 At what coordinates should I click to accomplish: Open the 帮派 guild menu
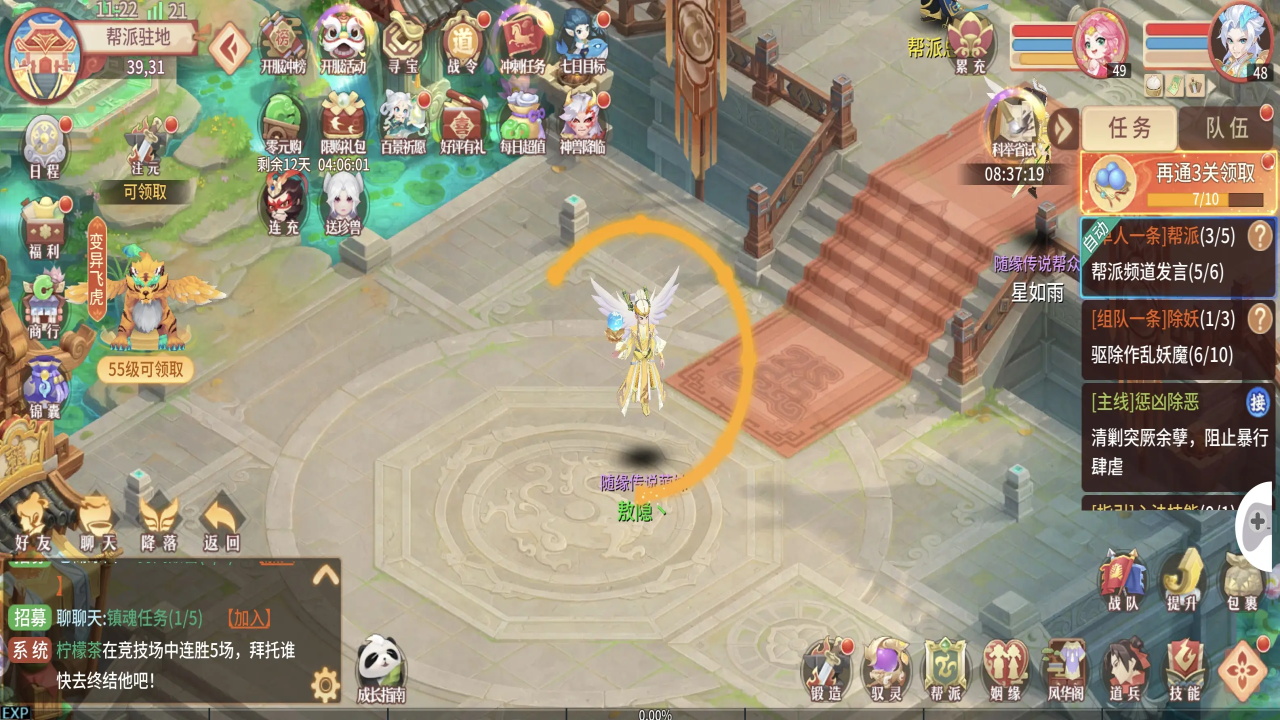pos(946,668)
